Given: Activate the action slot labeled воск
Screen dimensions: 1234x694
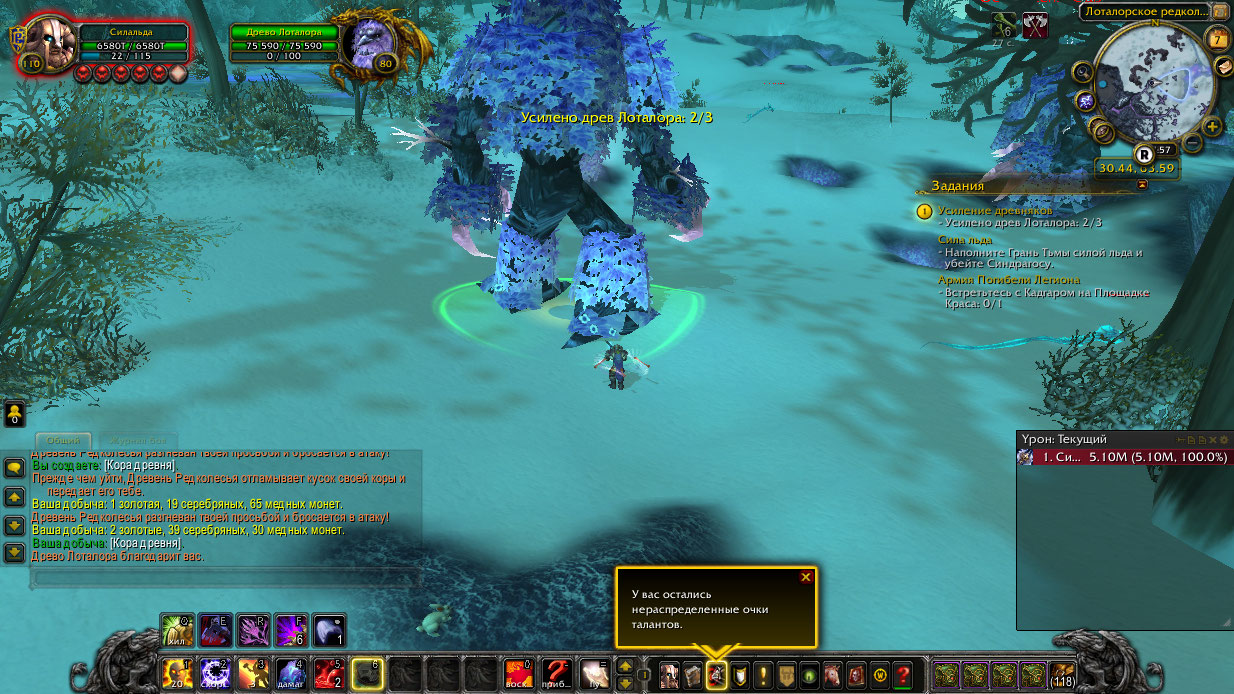Looking at the screenshot, I should (x=517, y=673).
